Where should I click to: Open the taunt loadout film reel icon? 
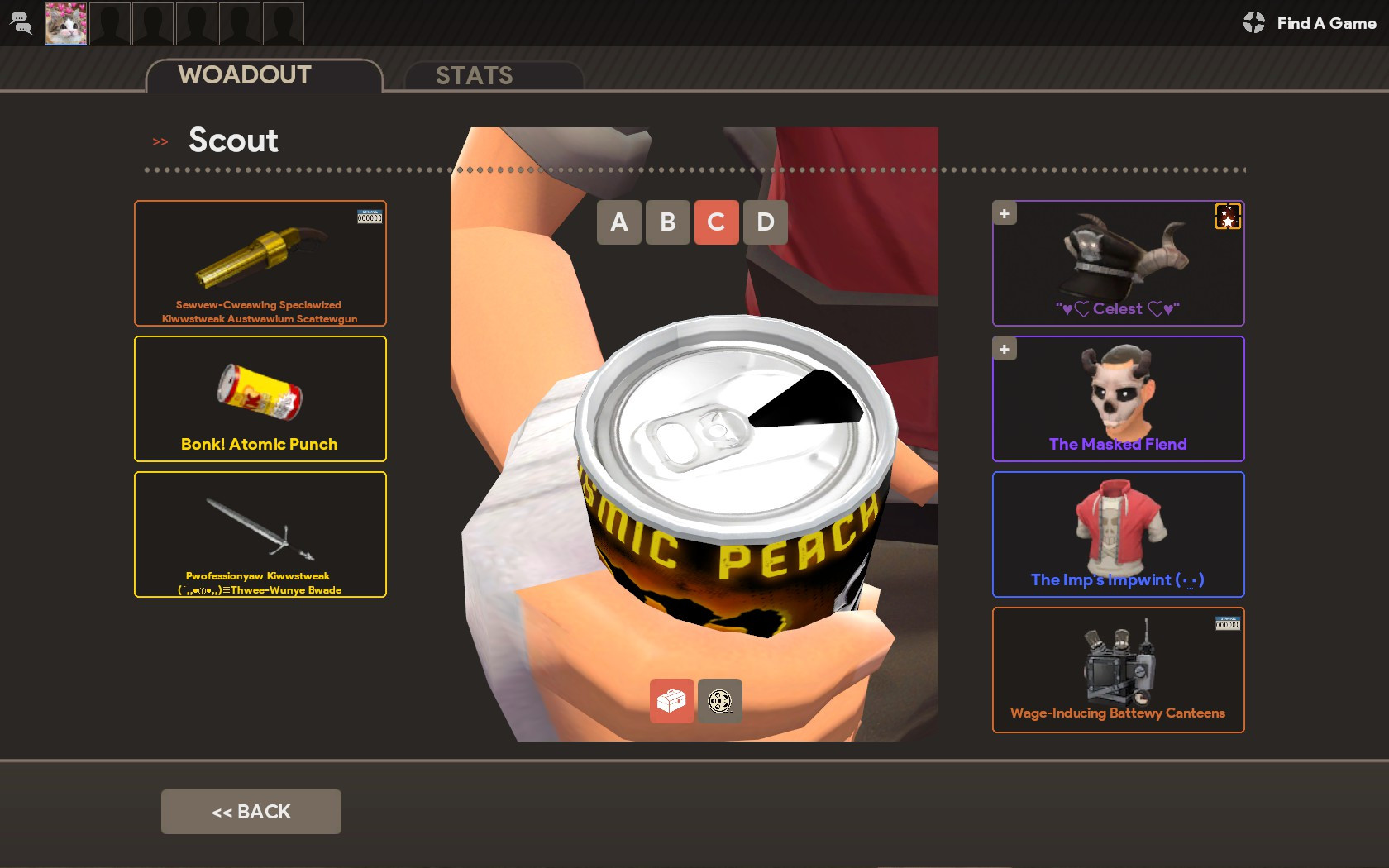pos(719,701)
